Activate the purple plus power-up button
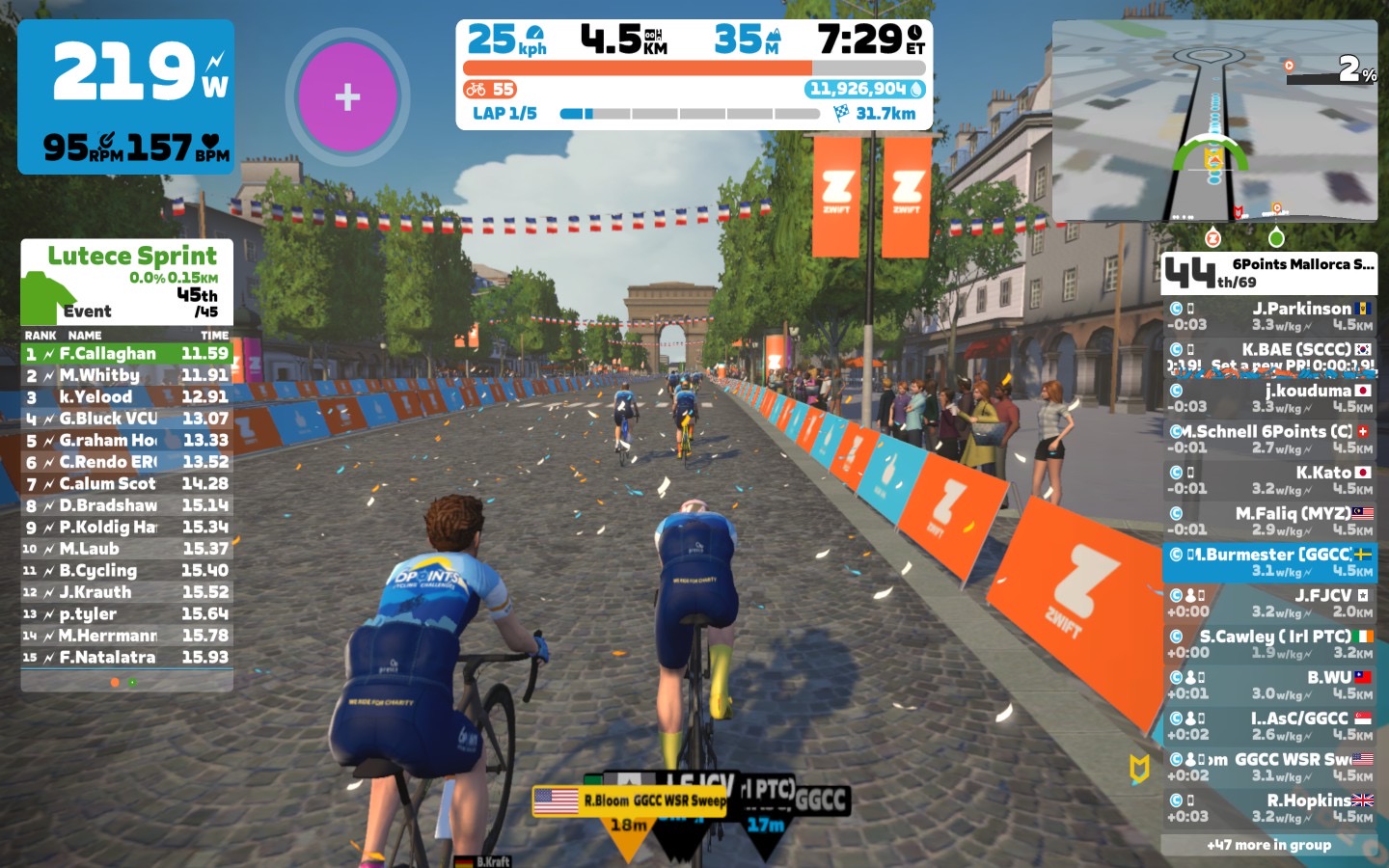The height and width of the screenshot is (868, 1389). pos(347,96)
